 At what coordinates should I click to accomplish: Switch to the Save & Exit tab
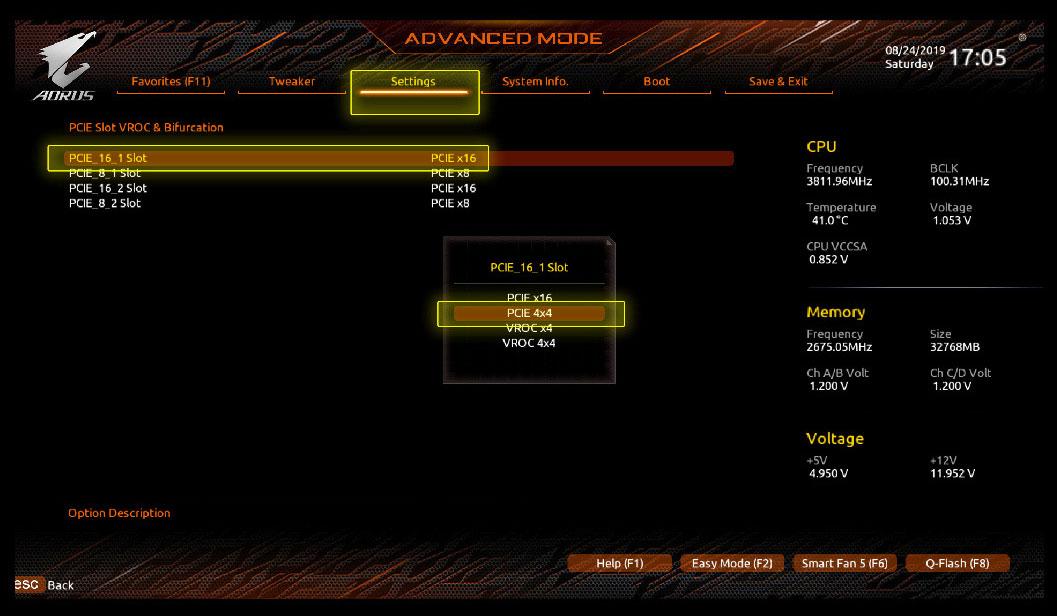(778, 82)
